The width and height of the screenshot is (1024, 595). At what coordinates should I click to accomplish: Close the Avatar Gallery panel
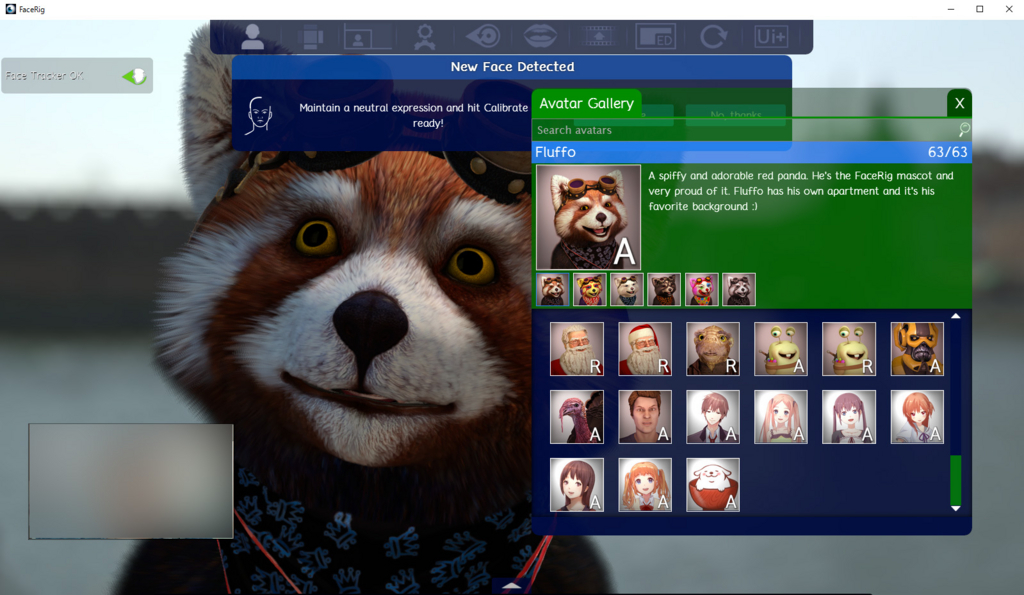coord(959,103)
